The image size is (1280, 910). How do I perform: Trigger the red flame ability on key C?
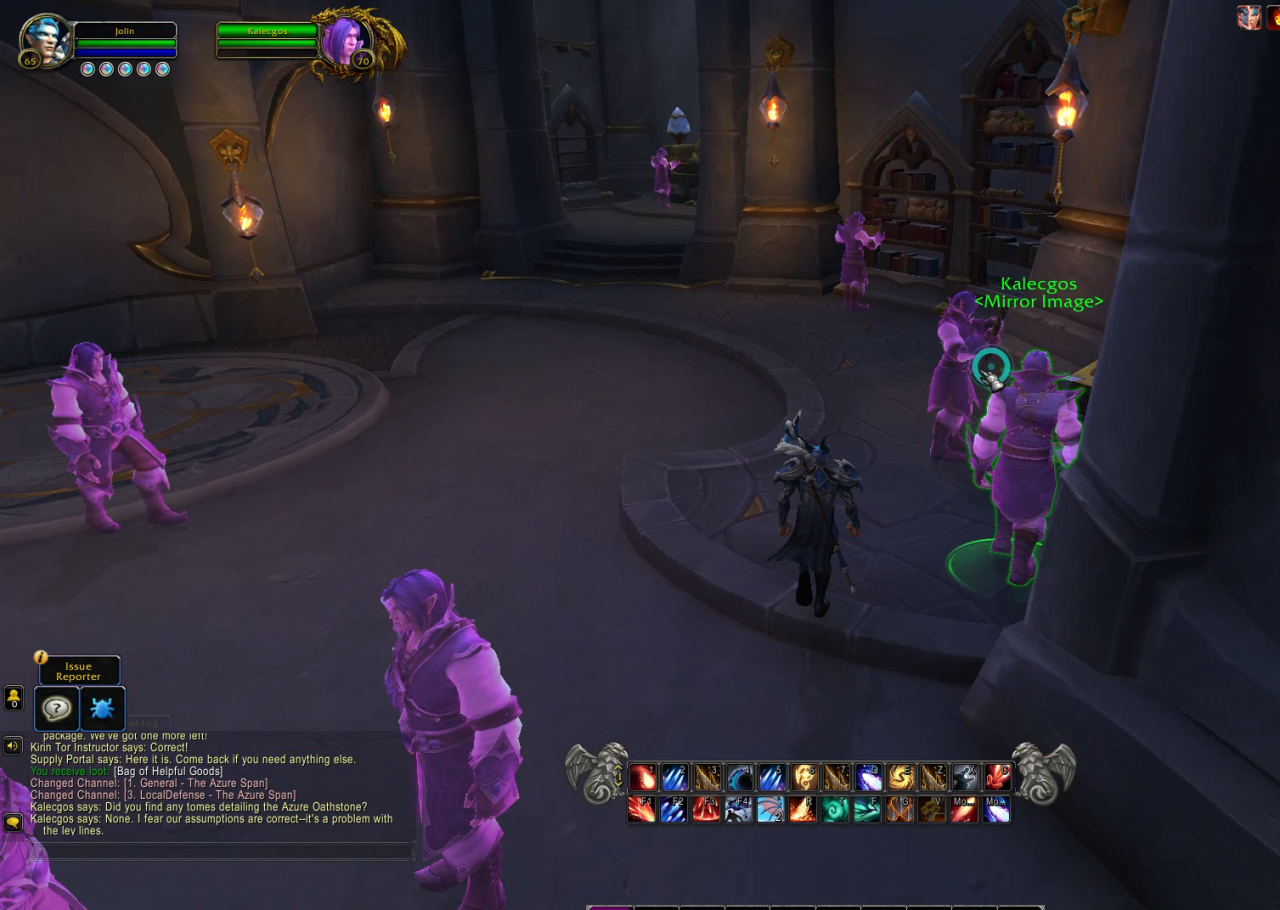[x=998, y=777]
